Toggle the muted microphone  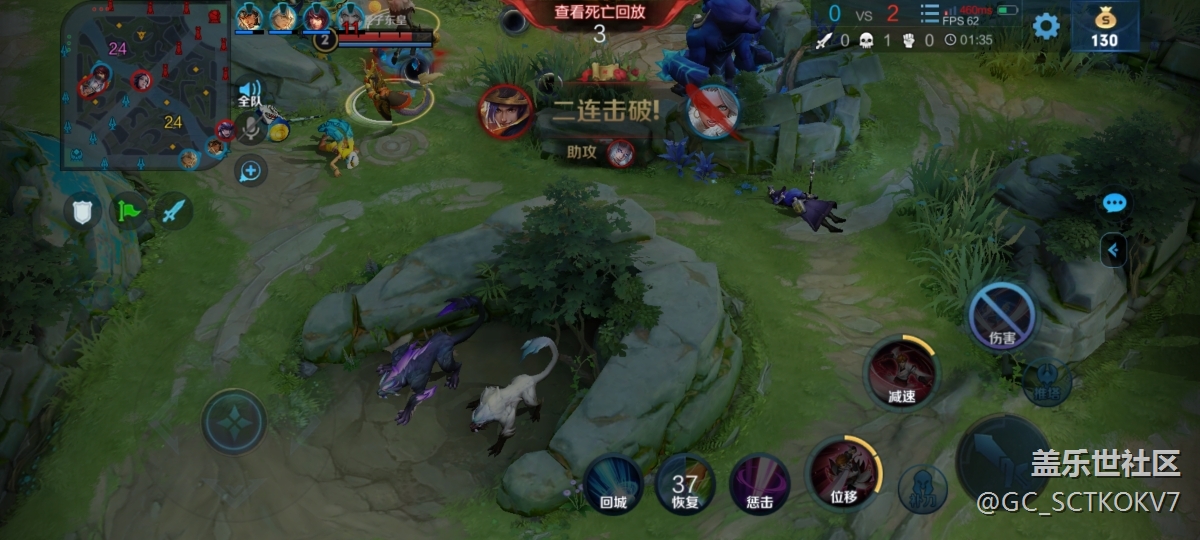(251, 131)
